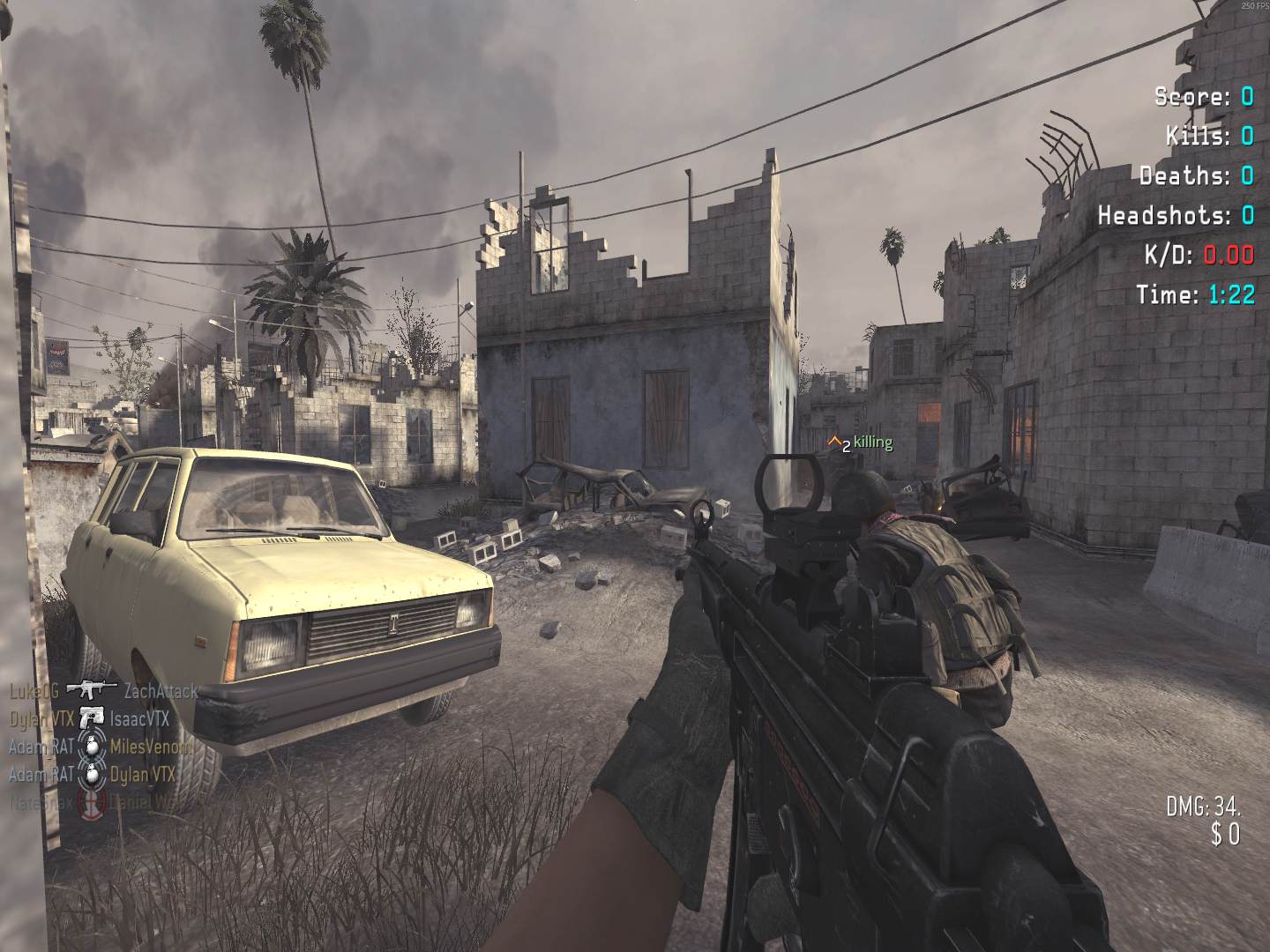Select player name ZachAttack in the killfeed
The height and width of the screenshot is (952, 1270).
click(x=161, y=690)
